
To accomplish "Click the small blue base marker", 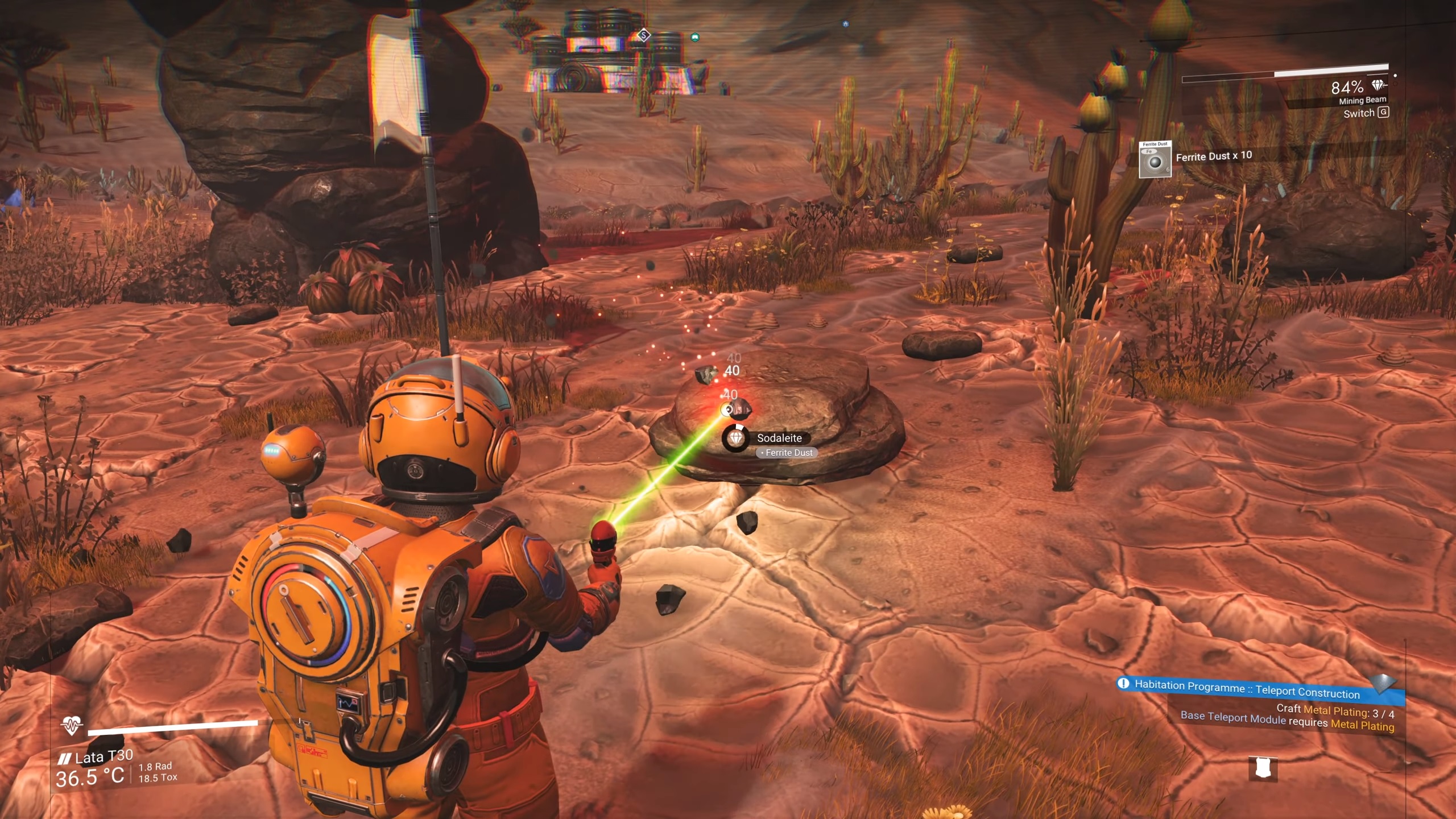I will tap(845, 24).
